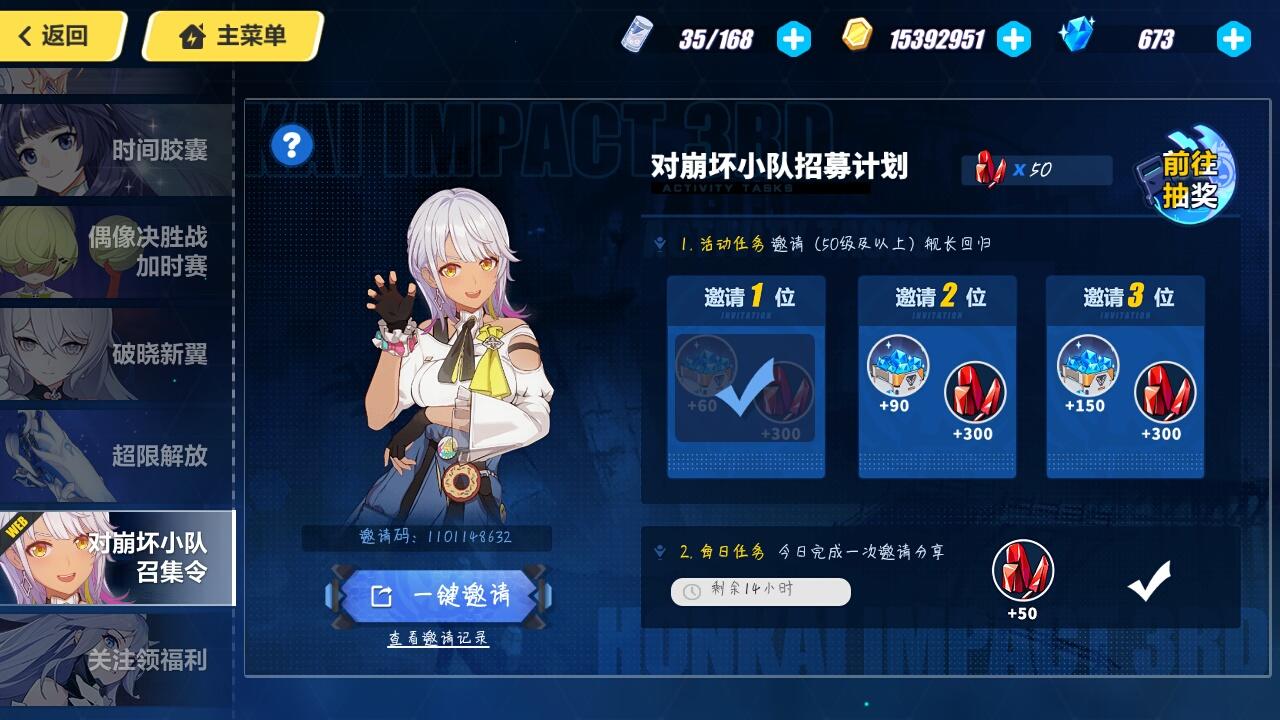Click the 返回 back button
The height and width of the screenshot is (720, 1280).
pos(55,35)
